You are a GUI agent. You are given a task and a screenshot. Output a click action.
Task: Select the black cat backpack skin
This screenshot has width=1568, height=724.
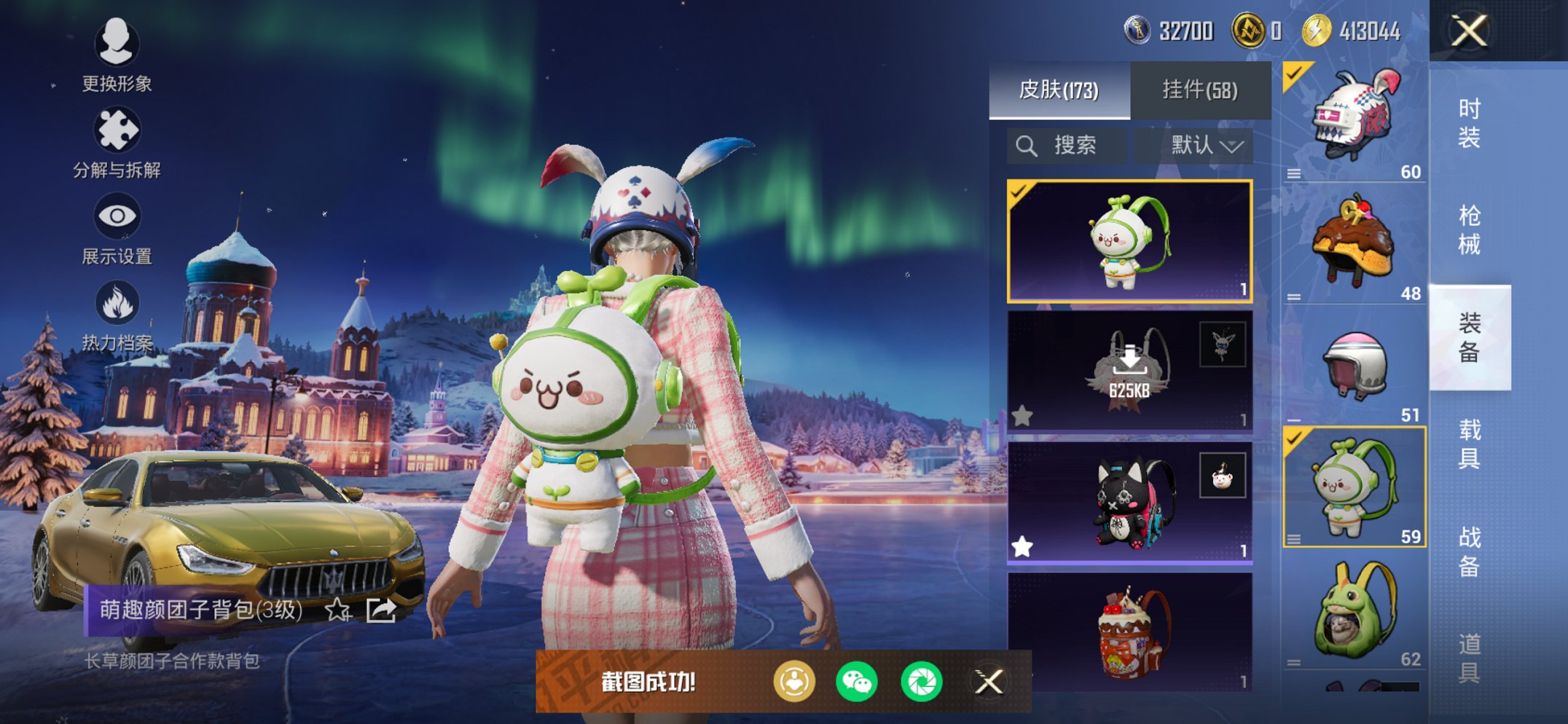pos(1129,503)
